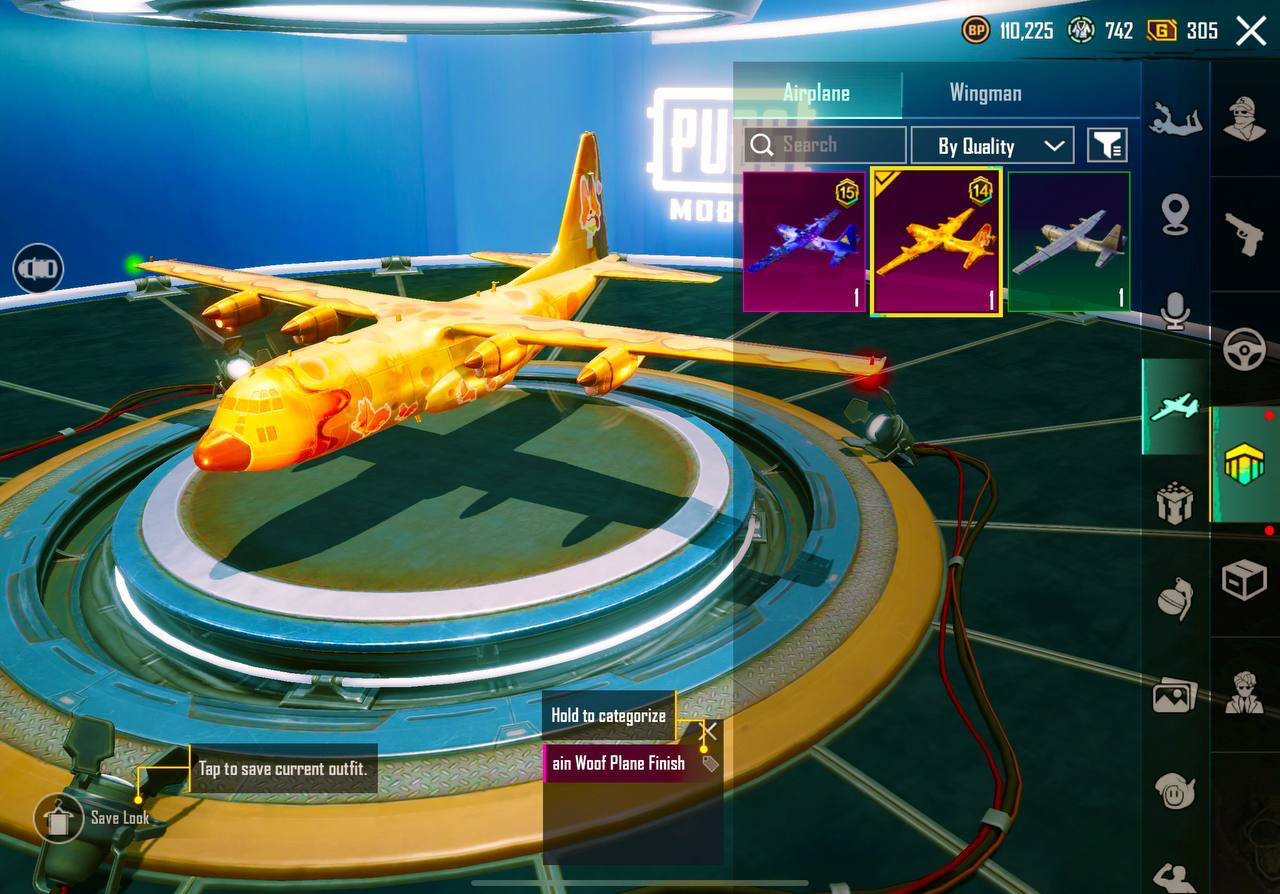This screenshot has height=894, width=1280.
Task: Switch to the pistol weapons category
Action: coord(1245,234)
